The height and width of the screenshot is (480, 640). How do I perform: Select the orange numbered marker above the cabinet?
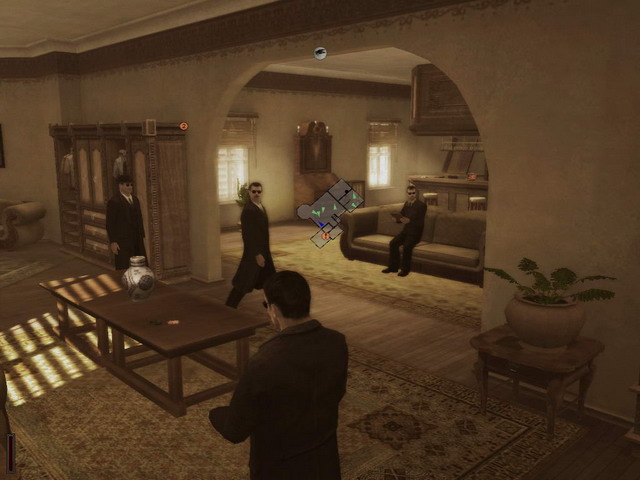(x=183, y=126)
